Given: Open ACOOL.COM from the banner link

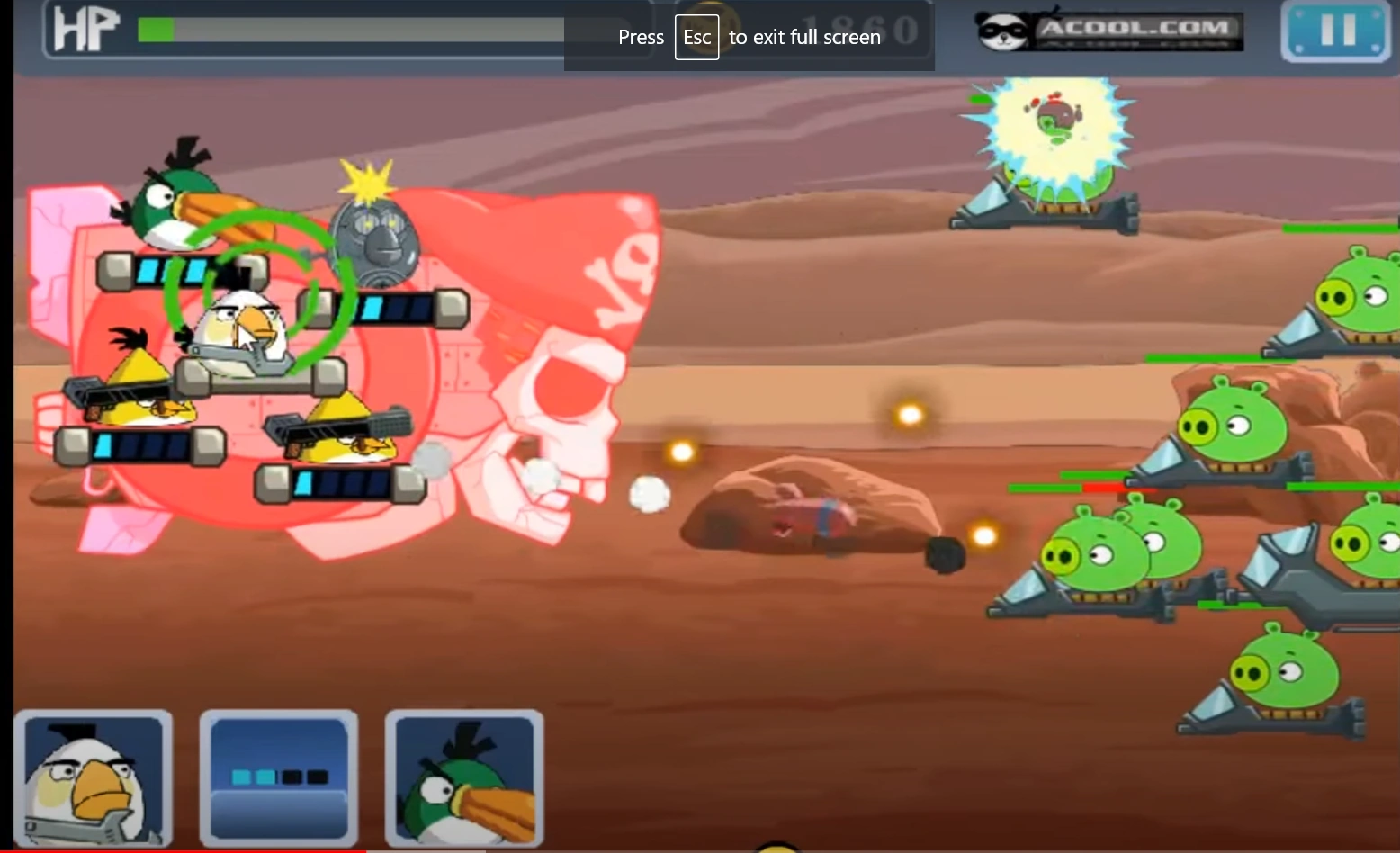Looking at the screenshot, I should pyautogui.click(x=1138, y=29).
